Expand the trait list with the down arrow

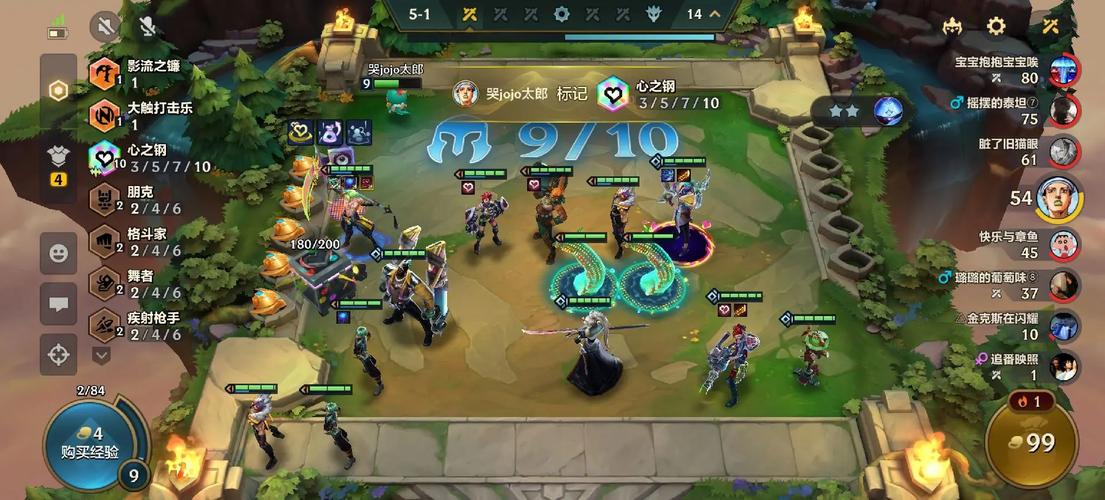(x=101, y=354)
